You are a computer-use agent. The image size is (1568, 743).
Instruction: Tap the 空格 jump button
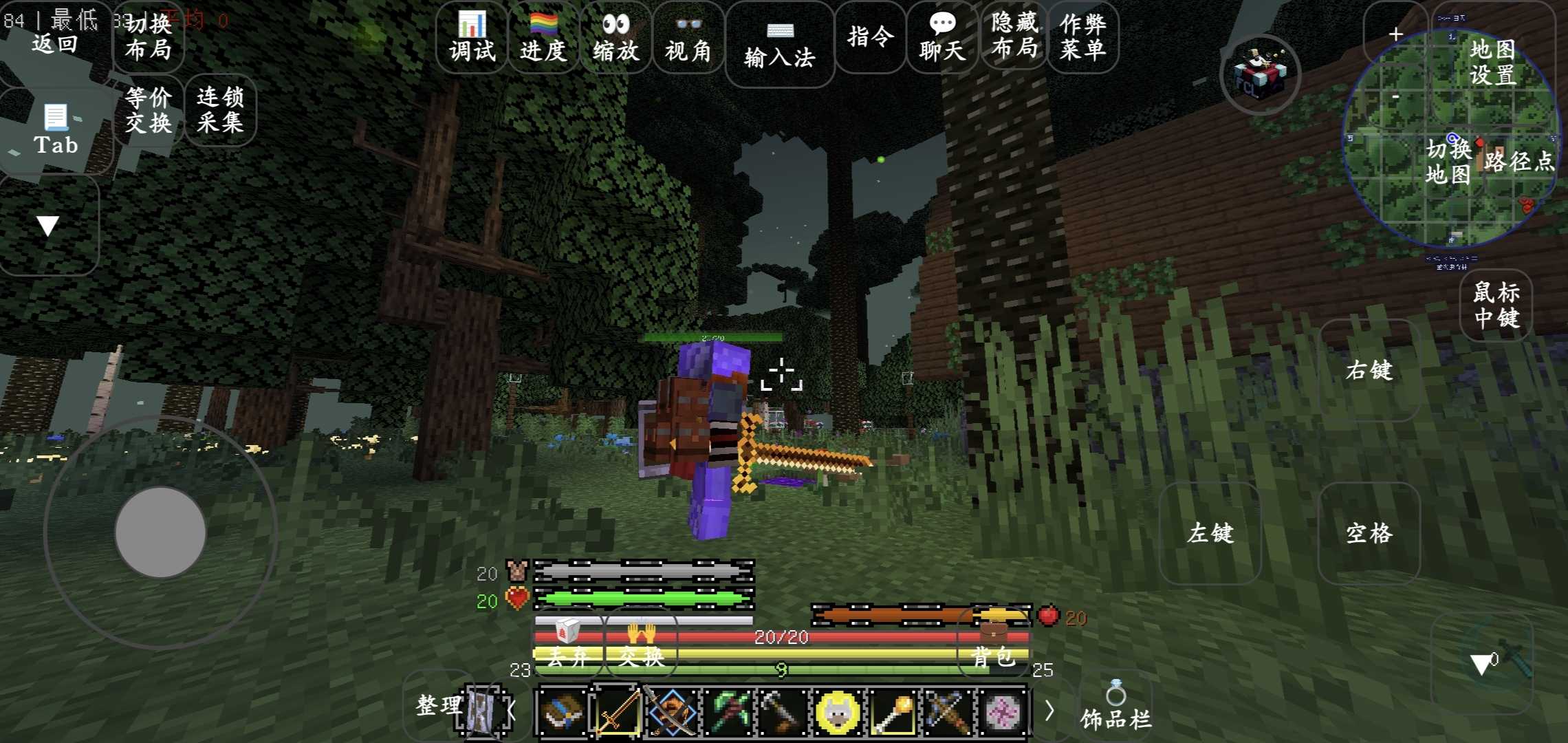[x=1369, y=533]
